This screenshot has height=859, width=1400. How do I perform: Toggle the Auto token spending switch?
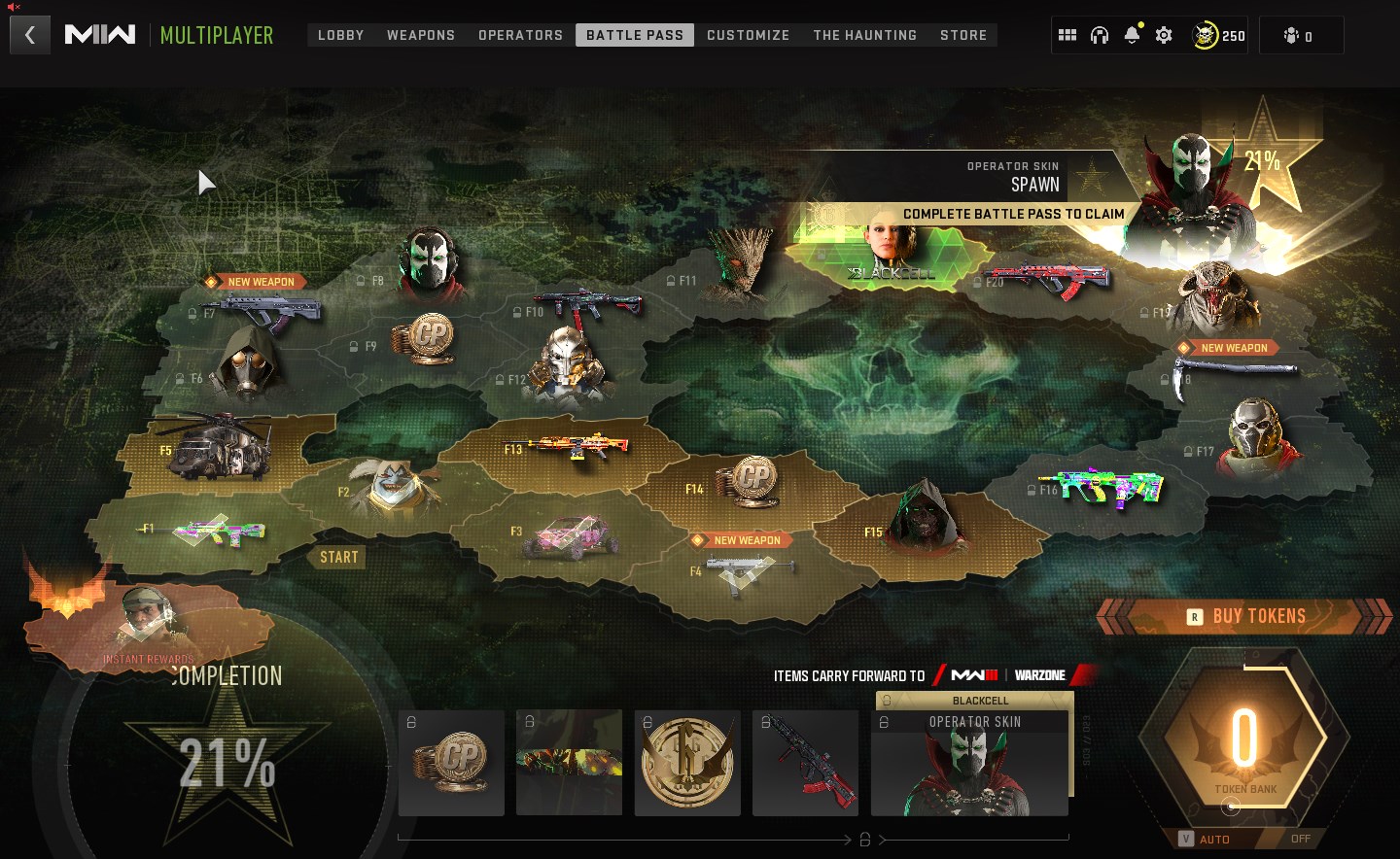tap(1243, 839)
